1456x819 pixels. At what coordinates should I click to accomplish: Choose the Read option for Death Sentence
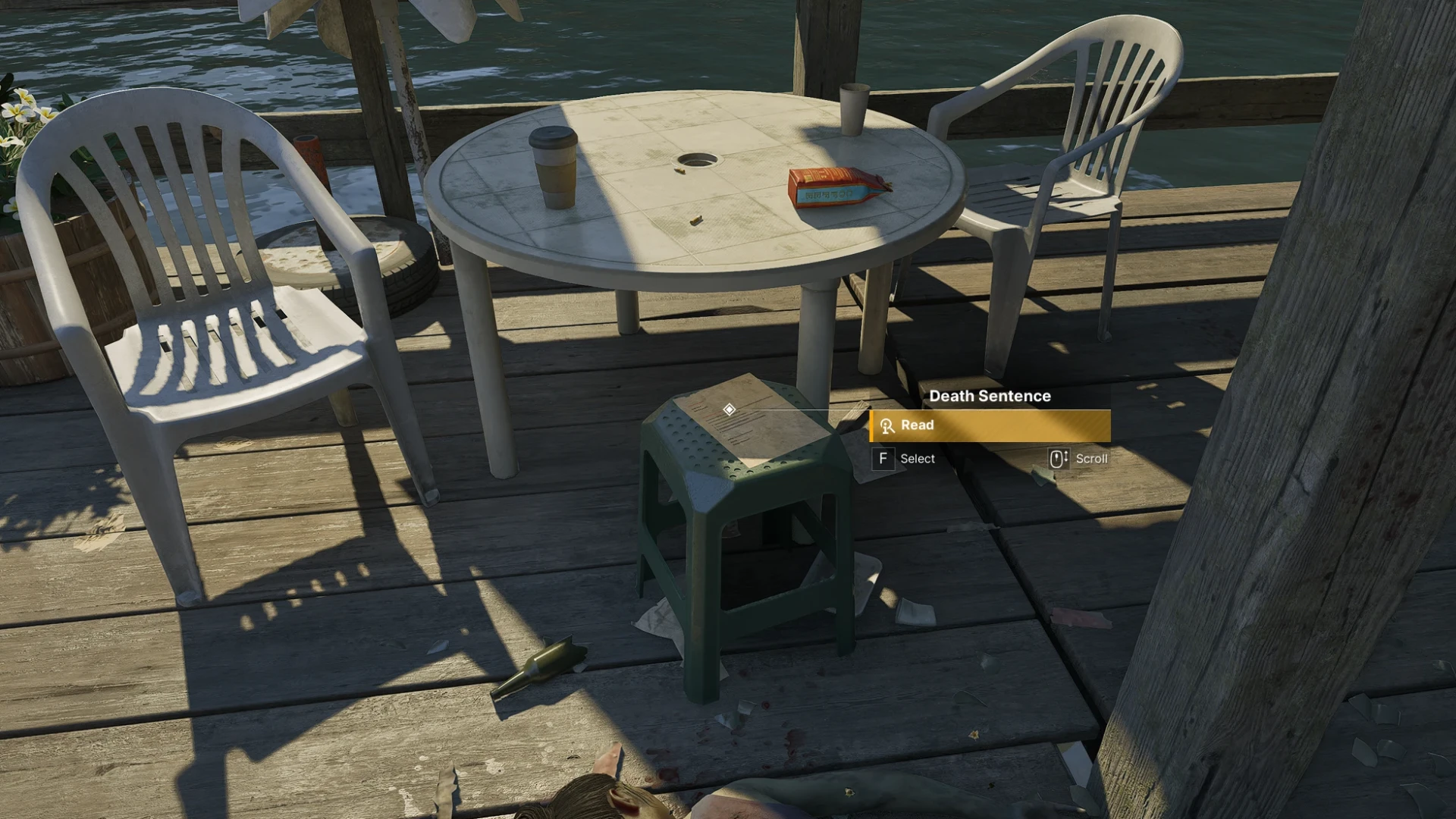[x=990, y=425]
